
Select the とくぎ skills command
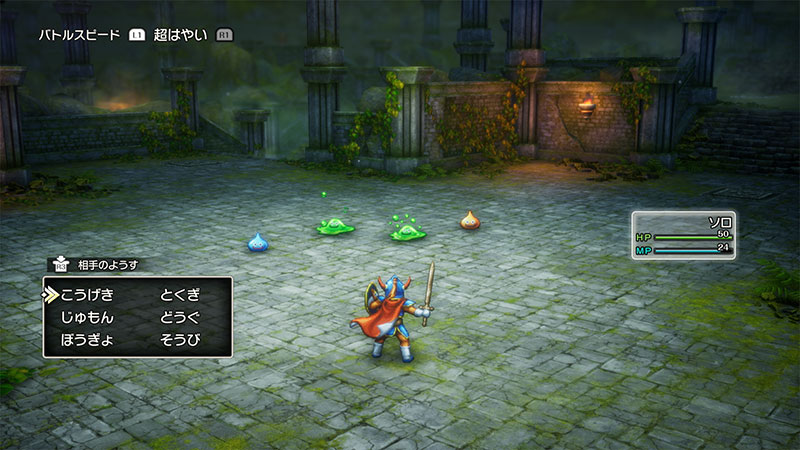tap(180, 294)
